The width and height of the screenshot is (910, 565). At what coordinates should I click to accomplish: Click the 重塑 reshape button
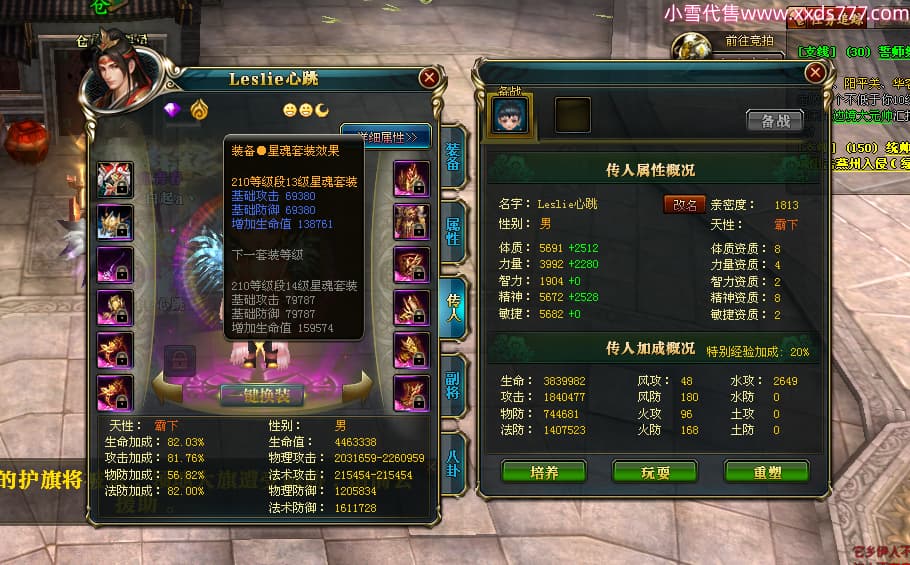coord(766,472)
